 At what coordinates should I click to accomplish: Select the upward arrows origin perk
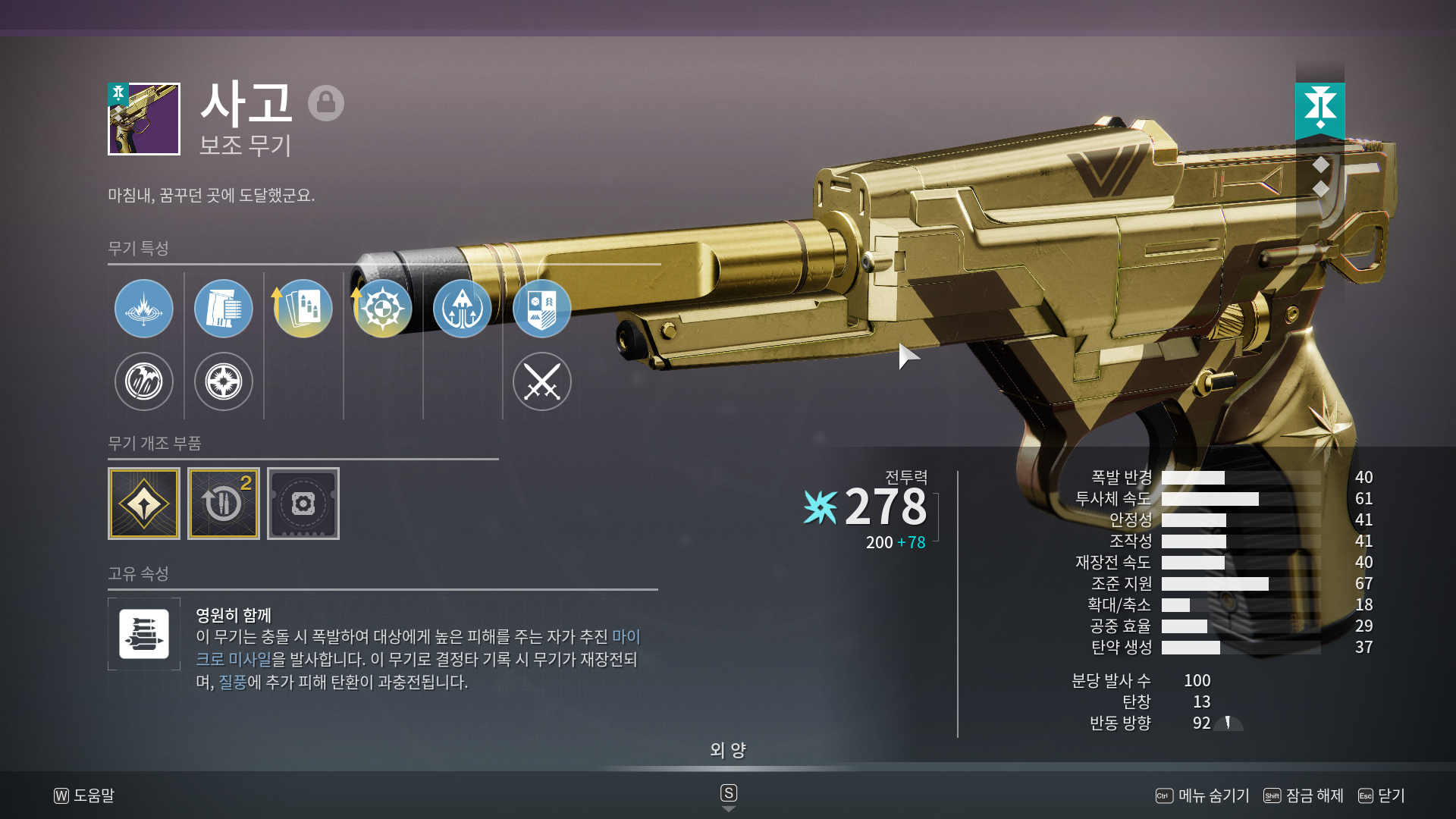(x=463, y=309)
